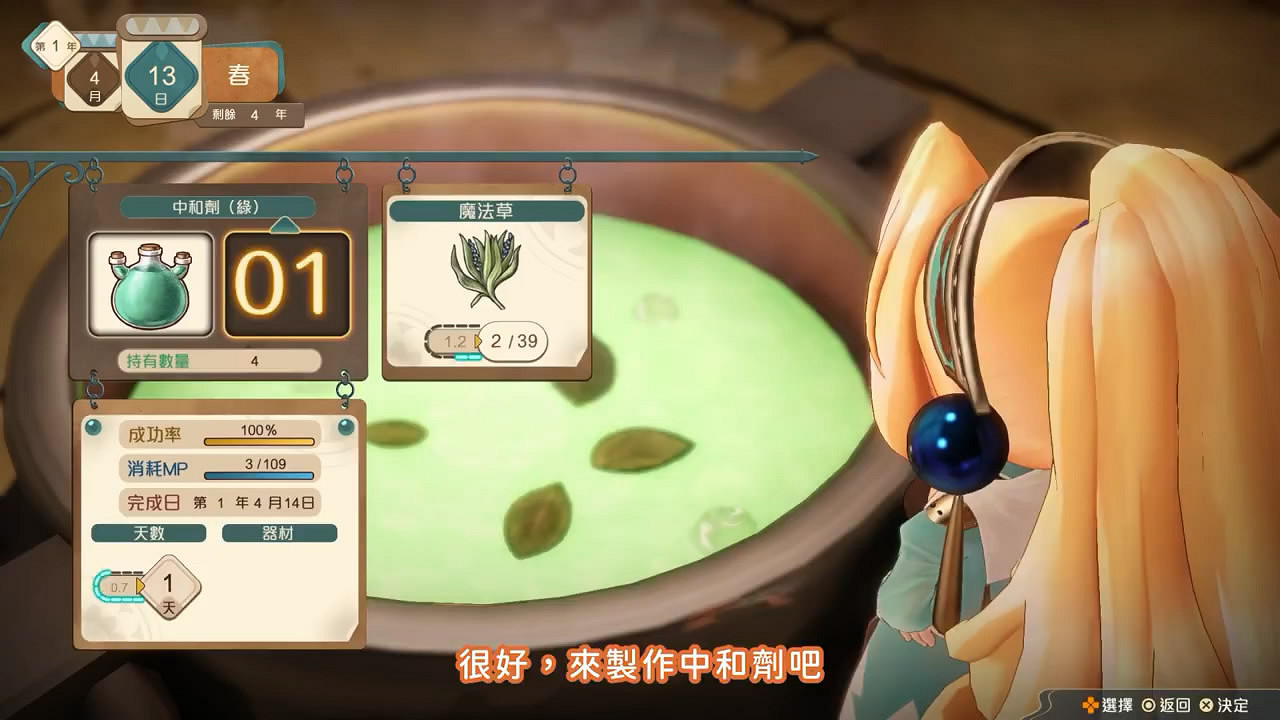Click the spring season diamond icon
The height and width of the screenshot is (720, 1280).
pyautogui.click(x=239, y=74)
